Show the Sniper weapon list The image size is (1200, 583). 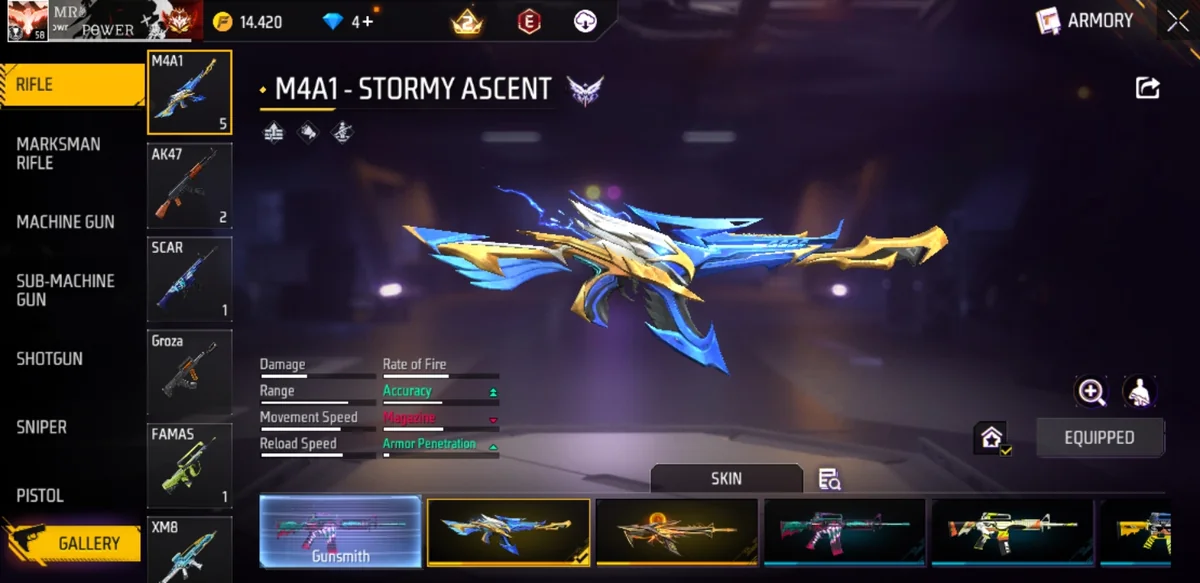pos(41,427)
